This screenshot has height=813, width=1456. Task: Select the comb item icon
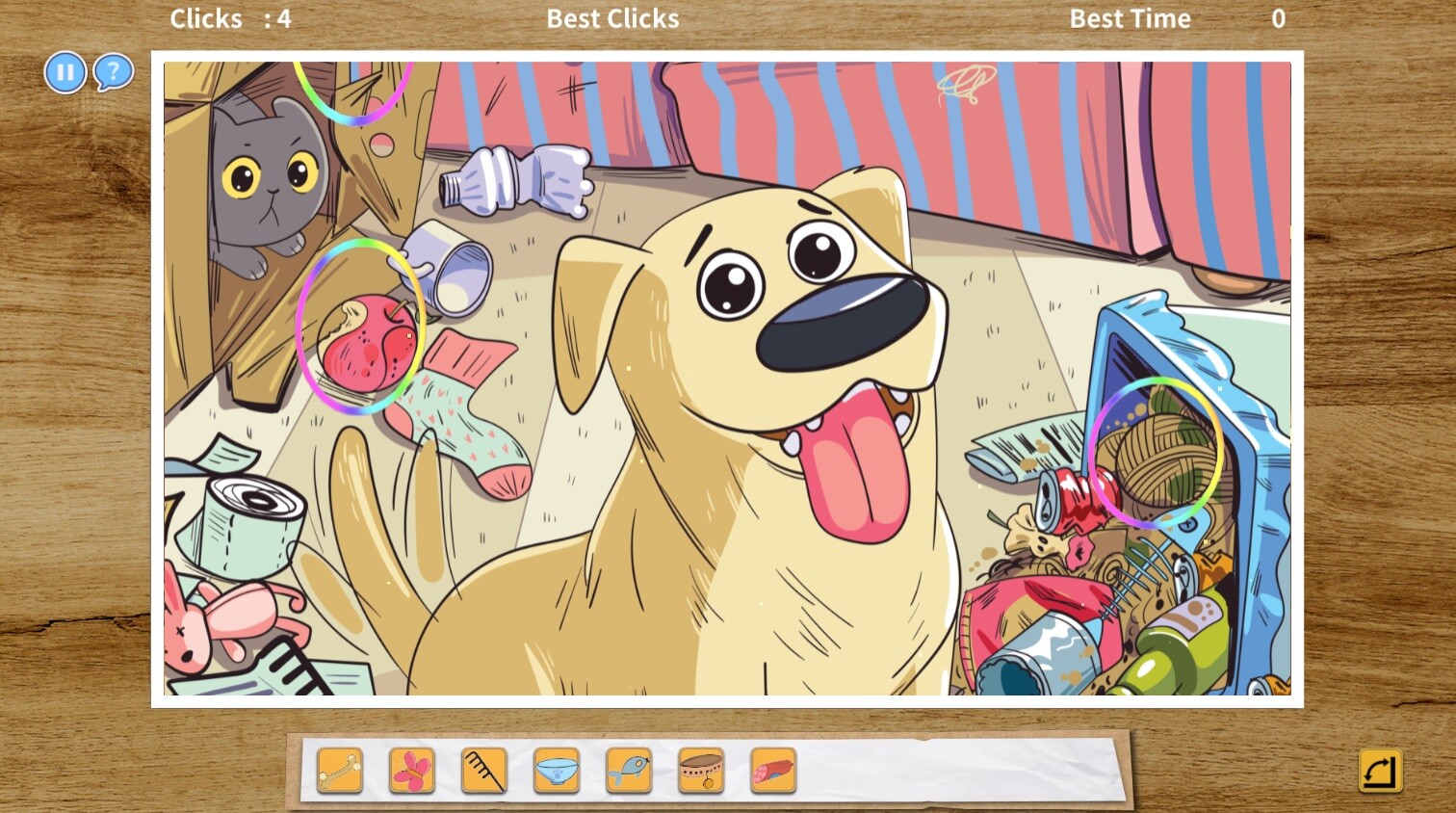coord(484,771)
